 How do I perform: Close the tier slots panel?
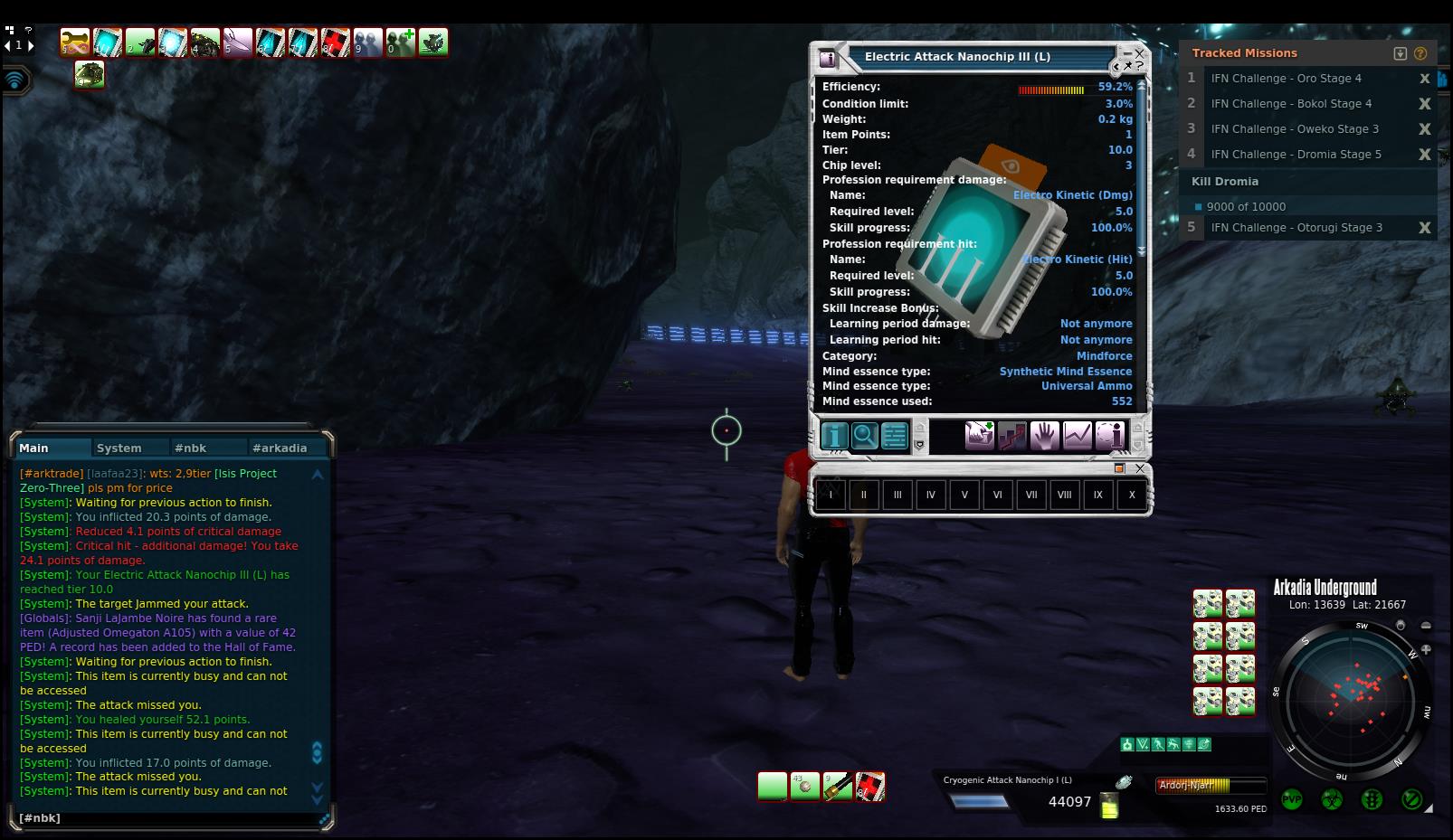point(1140,468)
